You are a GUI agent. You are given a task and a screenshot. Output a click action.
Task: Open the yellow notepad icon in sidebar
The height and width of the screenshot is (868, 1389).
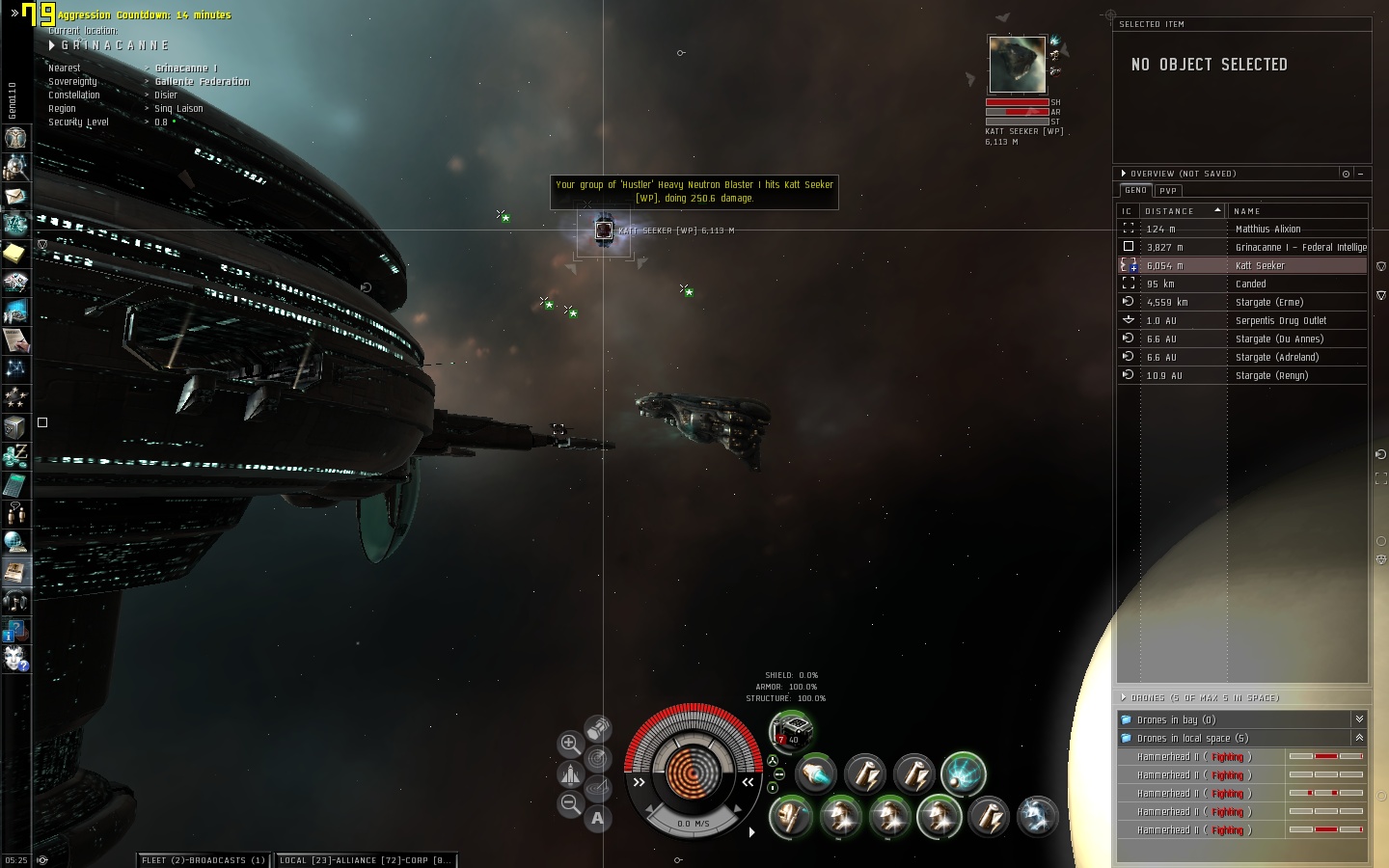tap(14, 253)
